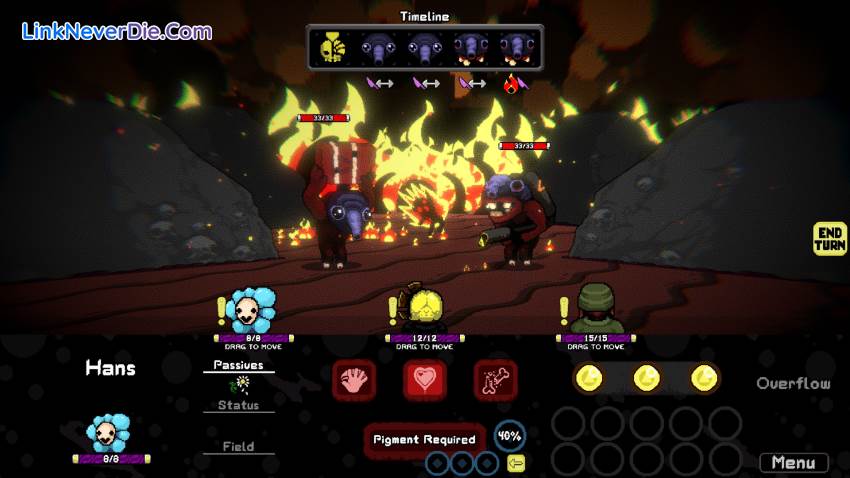Screen dimensions: 850x478
Task: Open the Field tab
Action: [238, 446]
